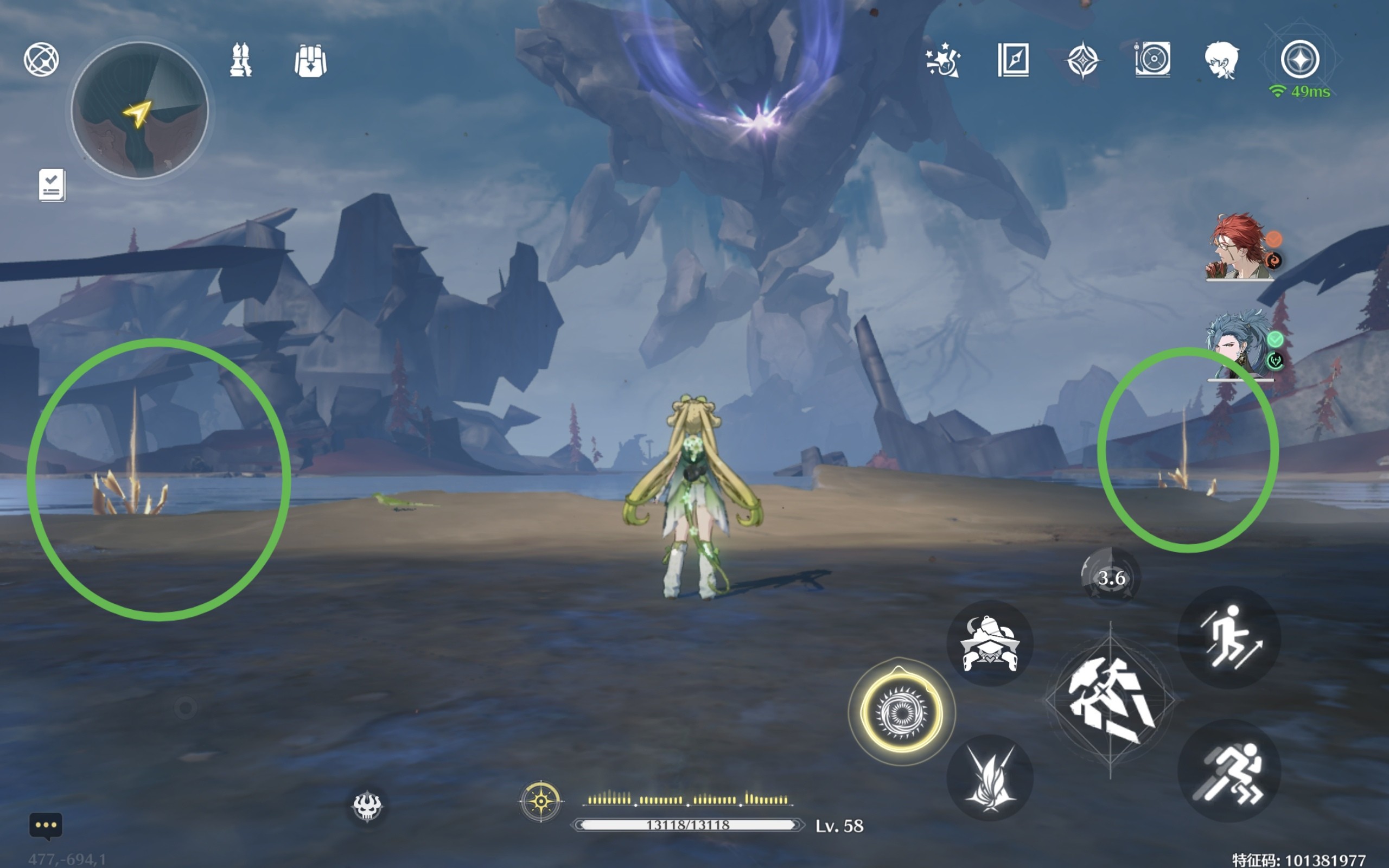Trigger the basic attack button
The image size is (1389, 868).
1110,700
